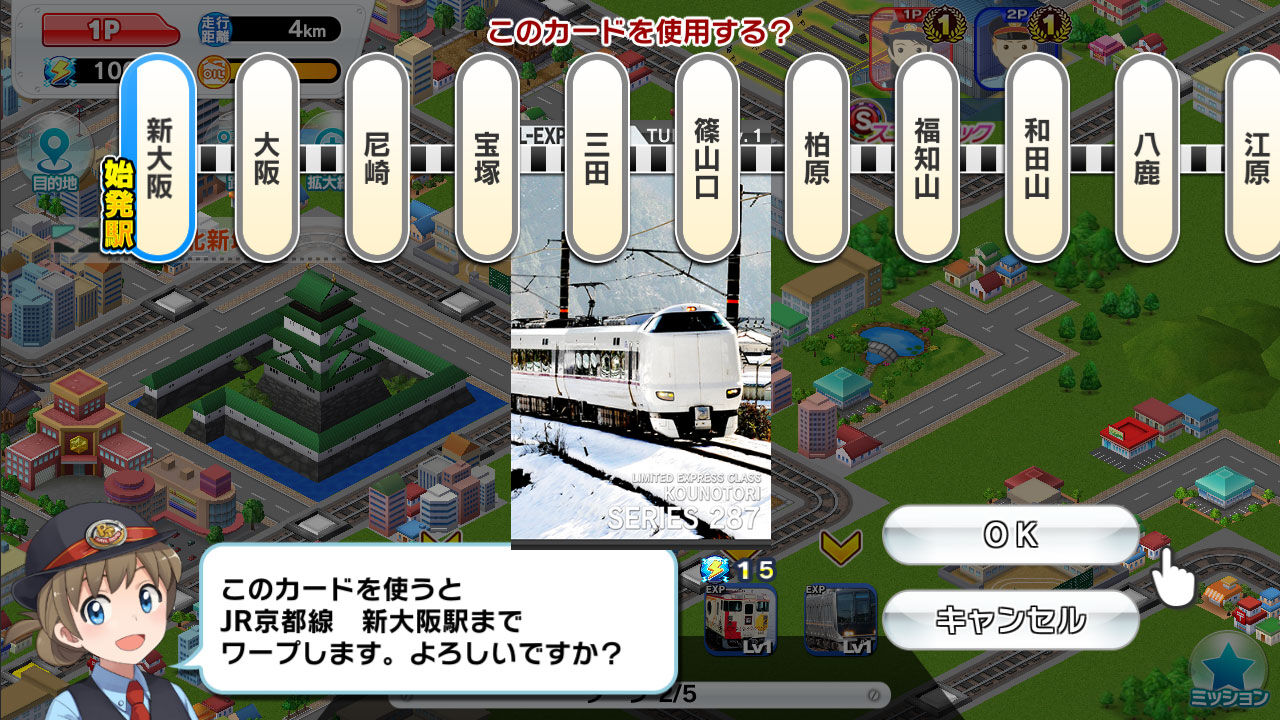Click the gold No.1 wreath beside the 1P avatar

[943, 23]
